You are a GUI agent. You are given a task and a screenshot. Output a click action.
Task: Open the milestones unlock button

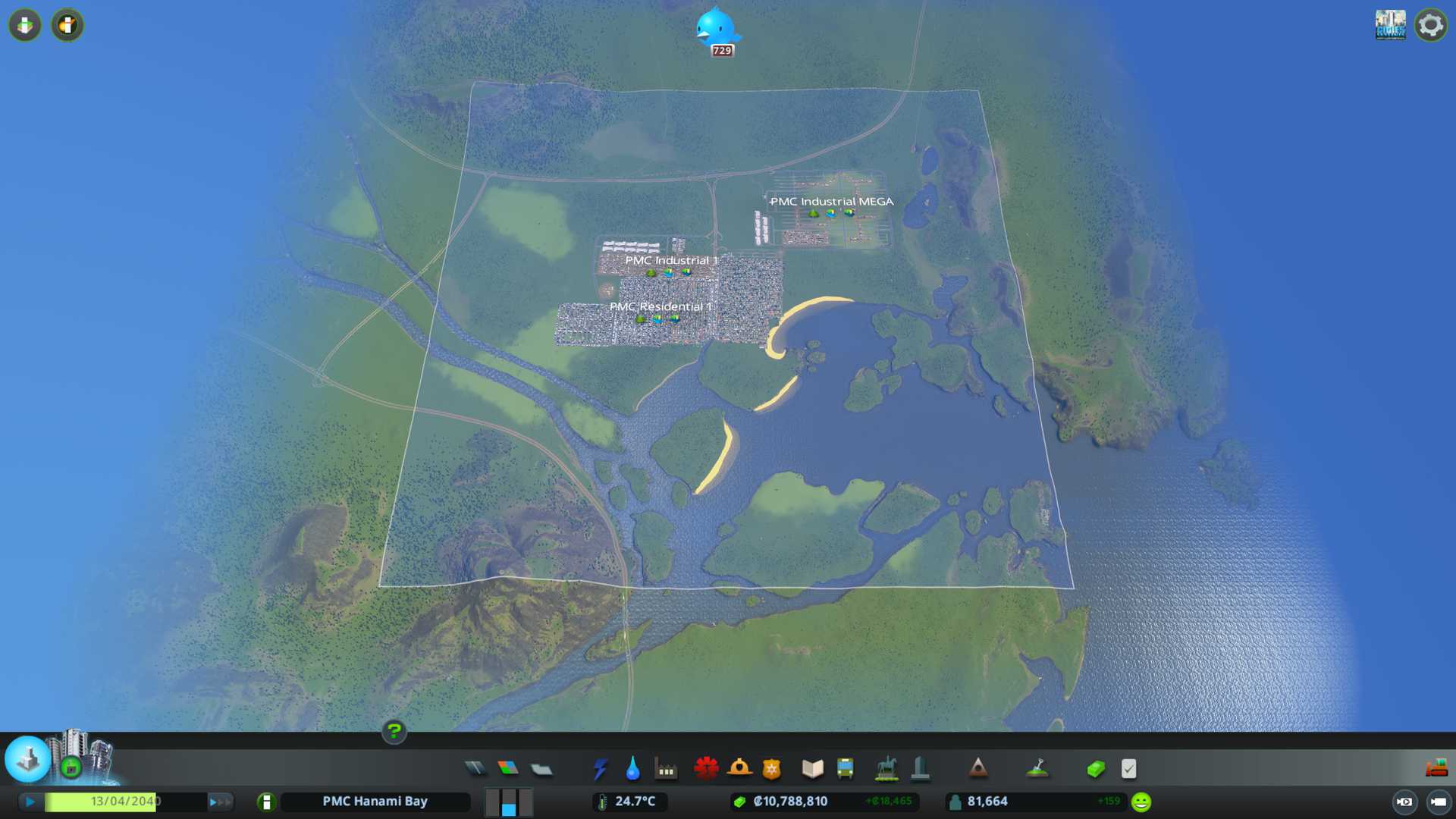pos(28,758)
